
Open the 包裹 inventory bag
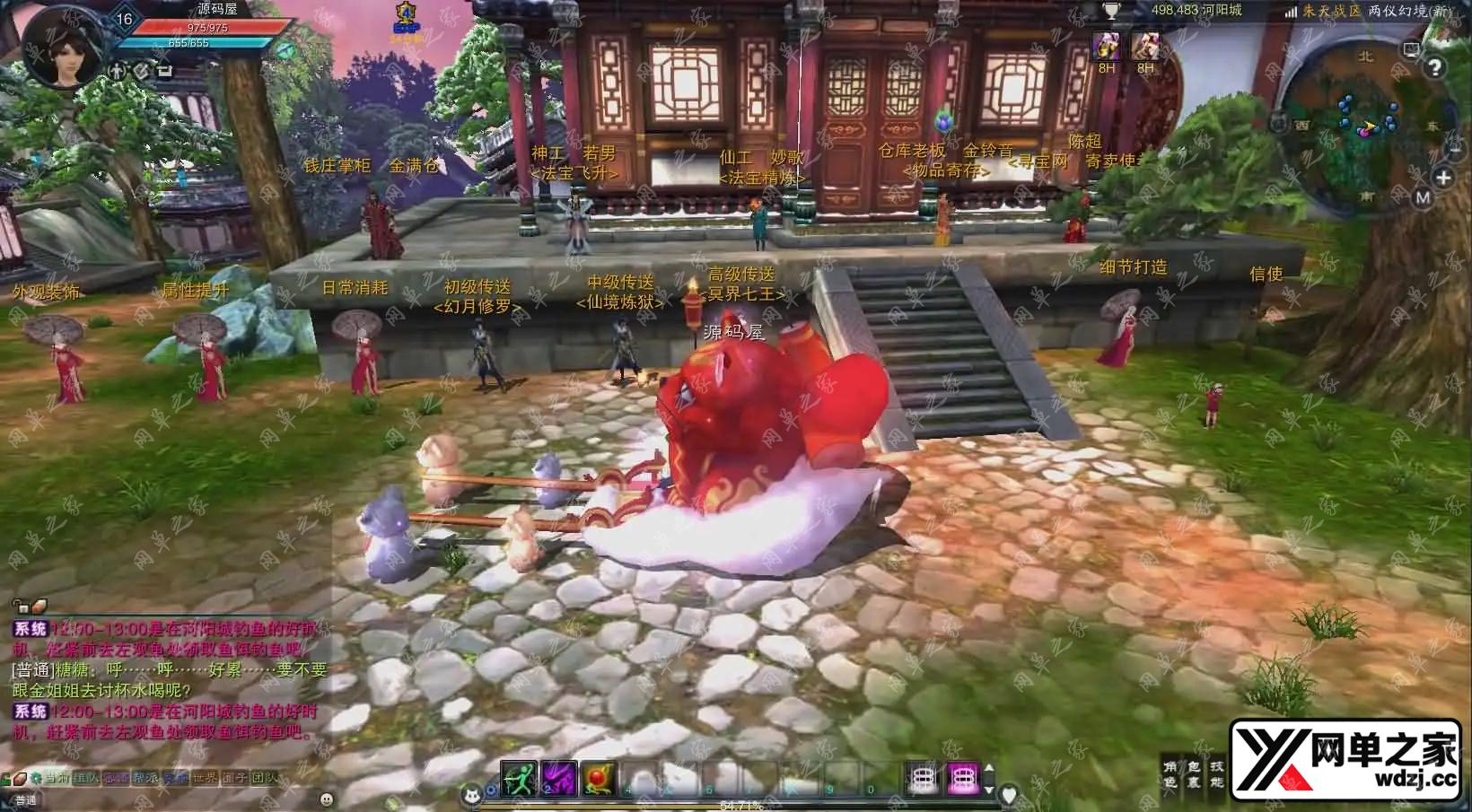pyautogui.click(x=1193, y=775)
